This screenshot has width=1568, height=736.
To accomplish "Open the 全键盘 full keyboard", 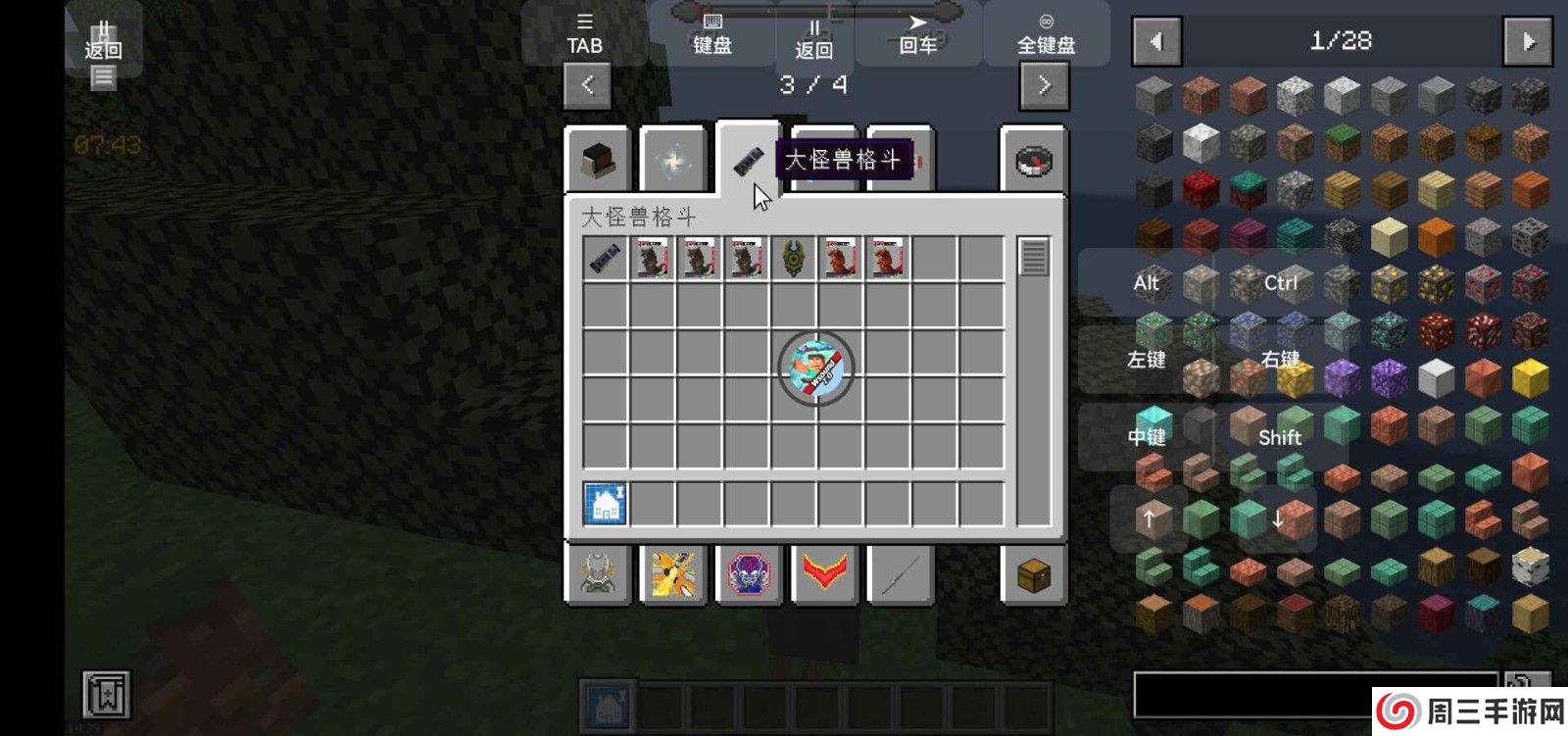I will click(x=1046, y=34).
